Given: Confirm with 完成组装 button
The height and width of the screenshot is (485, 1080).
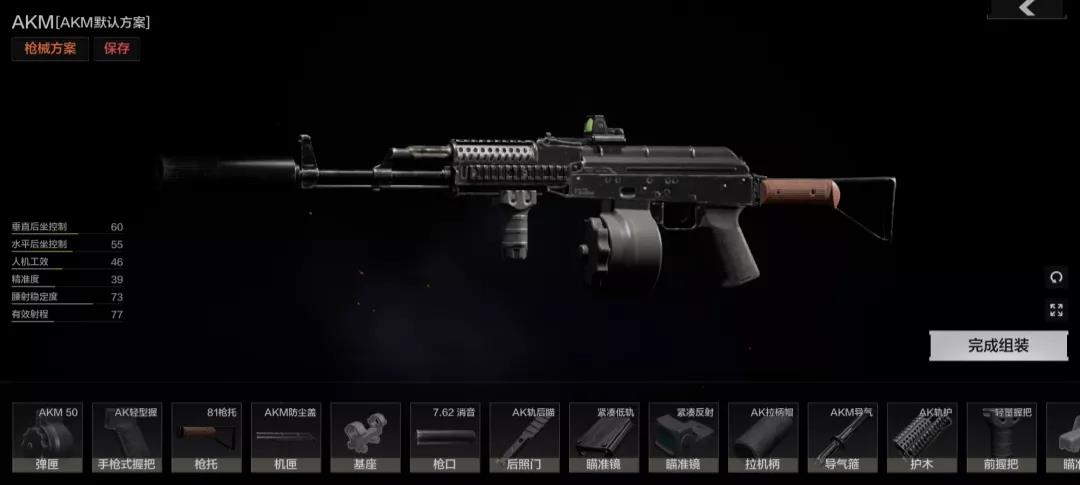Looking at the screenshot, I should (998, 346).
